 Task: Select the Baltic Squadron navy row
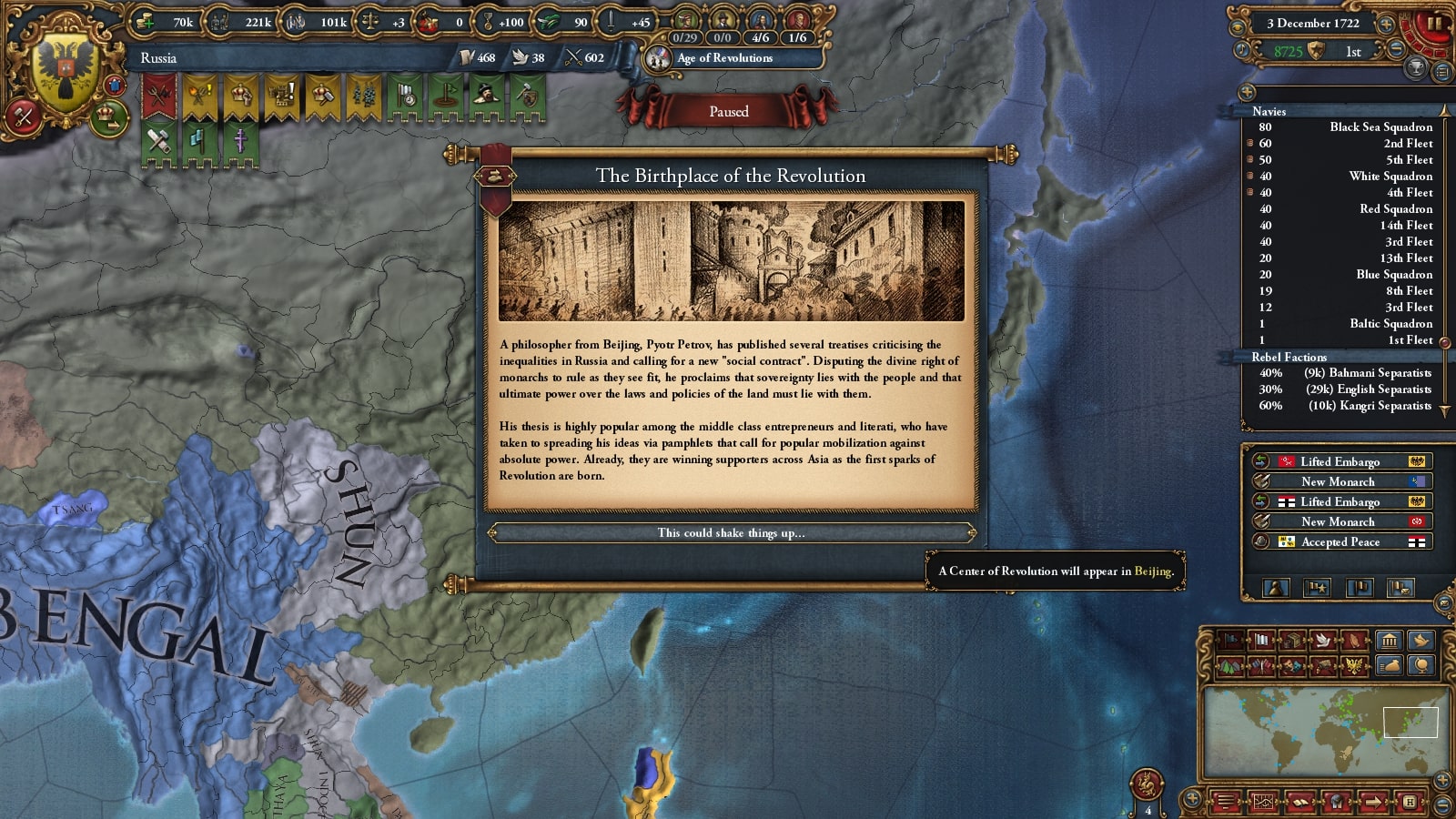pos(1347,324)
